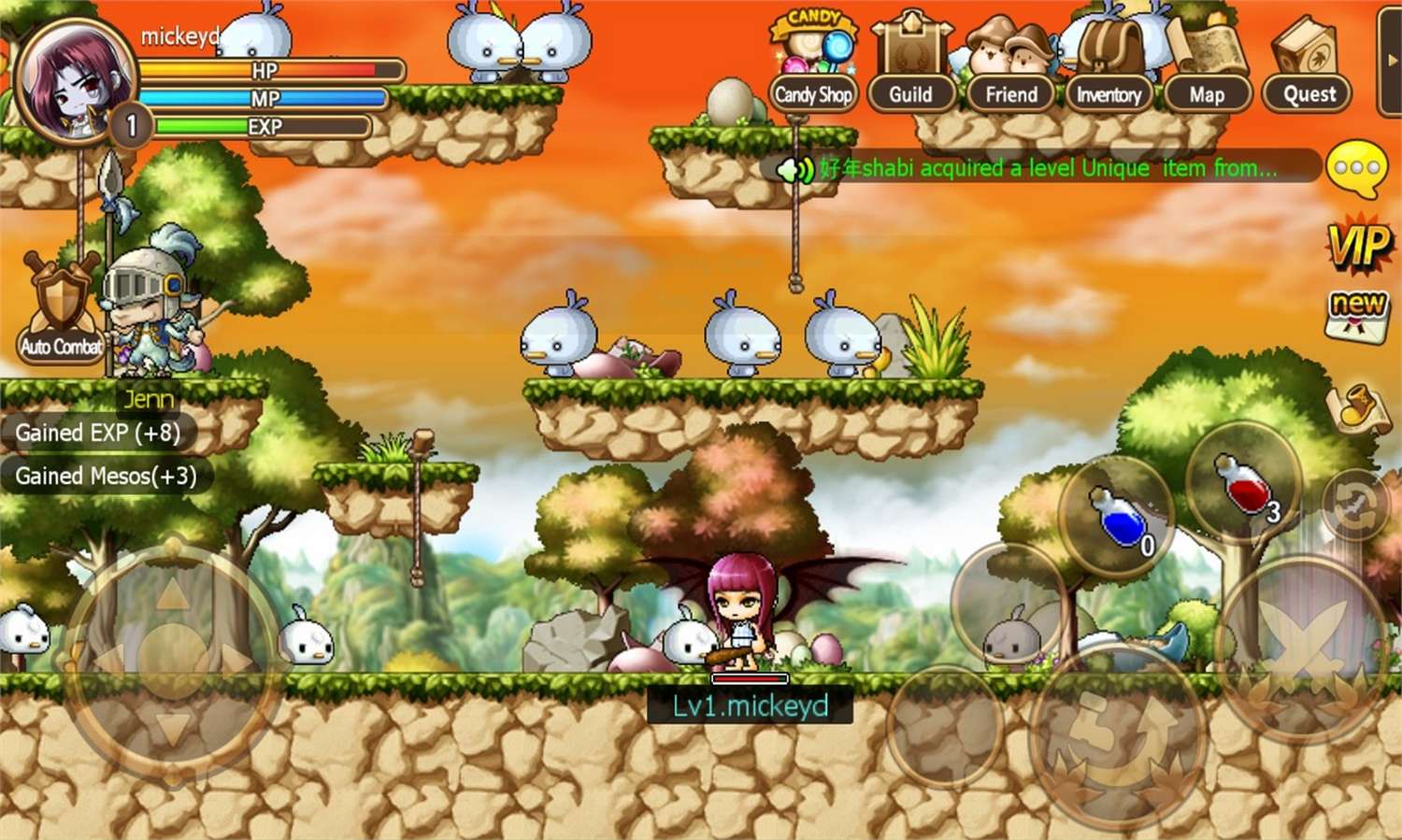This screenshot has height=840, width=1402.
Task: Use the blue mana potion
Action: click(1118, 516)
